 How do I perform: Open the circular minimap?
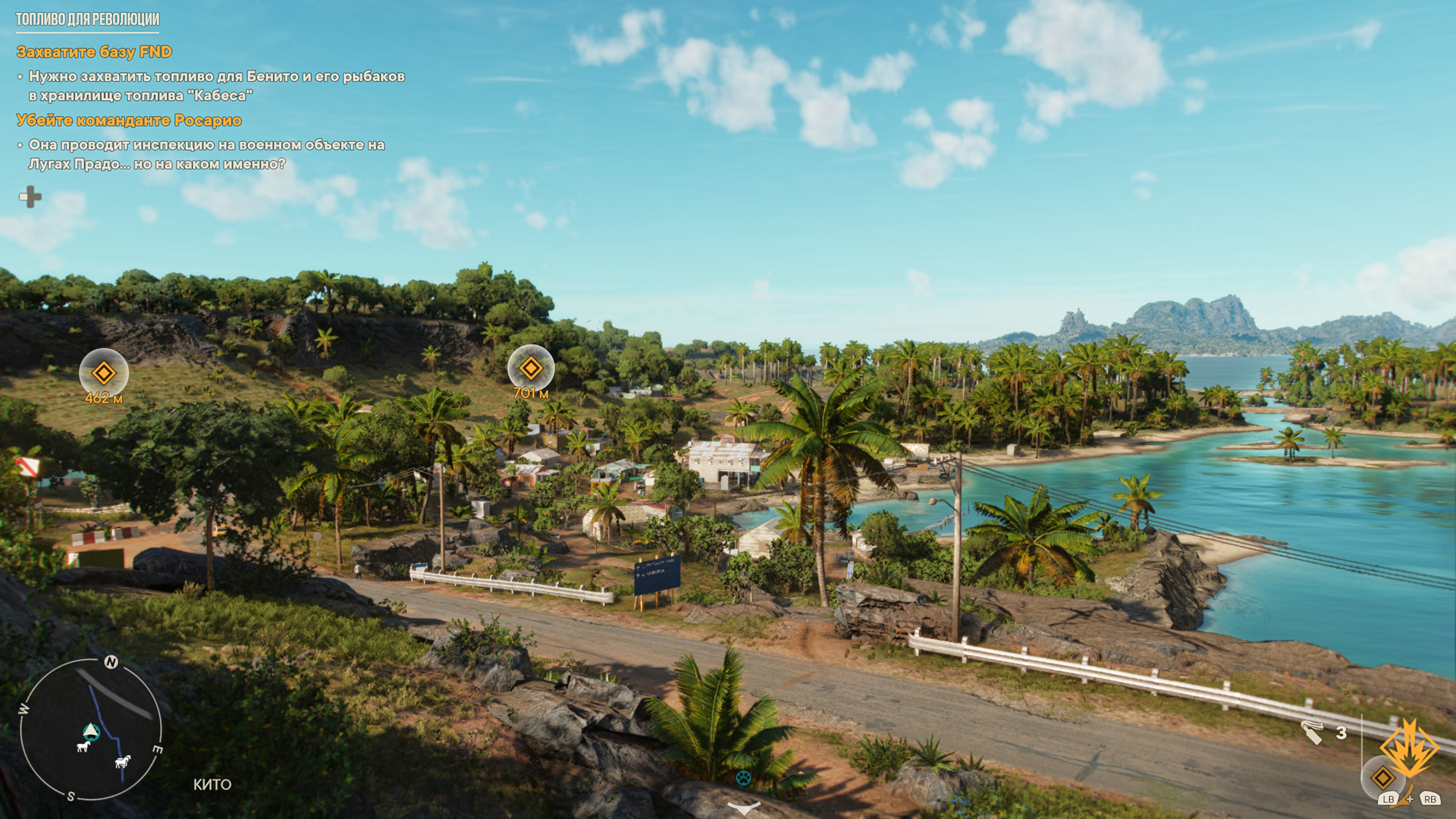click(91, 730)
